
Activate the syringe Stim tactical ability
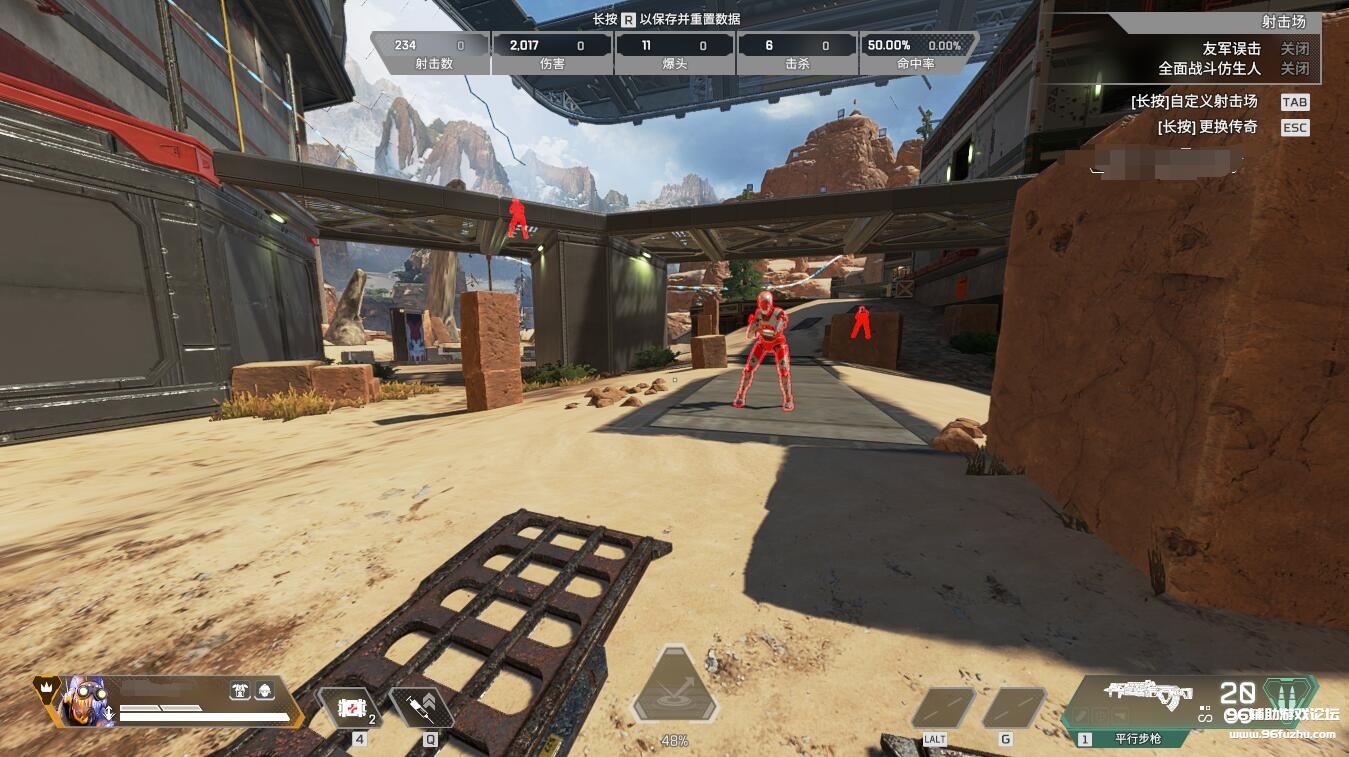(x=421, y=708)
